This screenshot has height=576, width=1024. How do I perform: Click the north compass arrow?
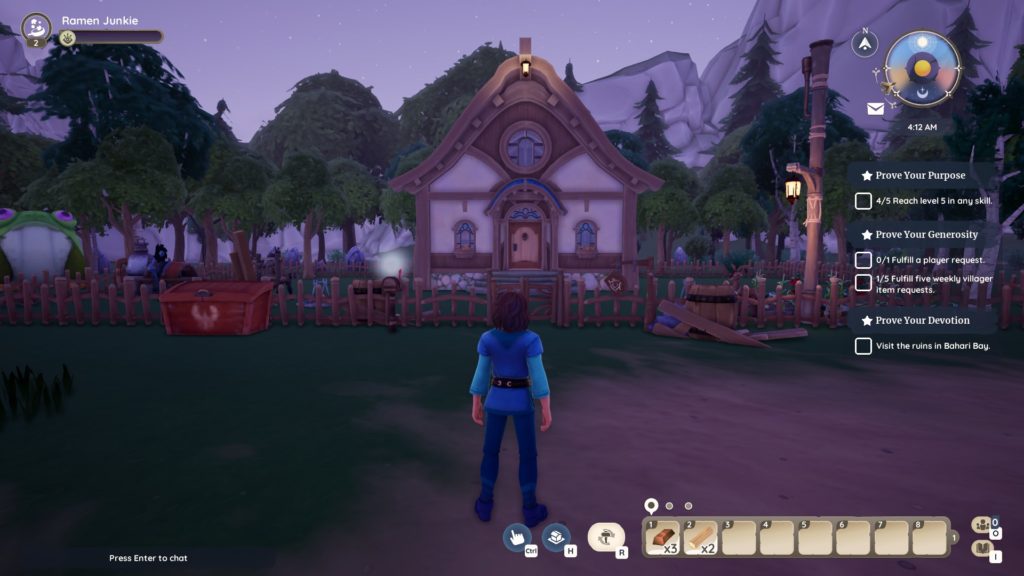pyautogui.click(x=864, y=42)
